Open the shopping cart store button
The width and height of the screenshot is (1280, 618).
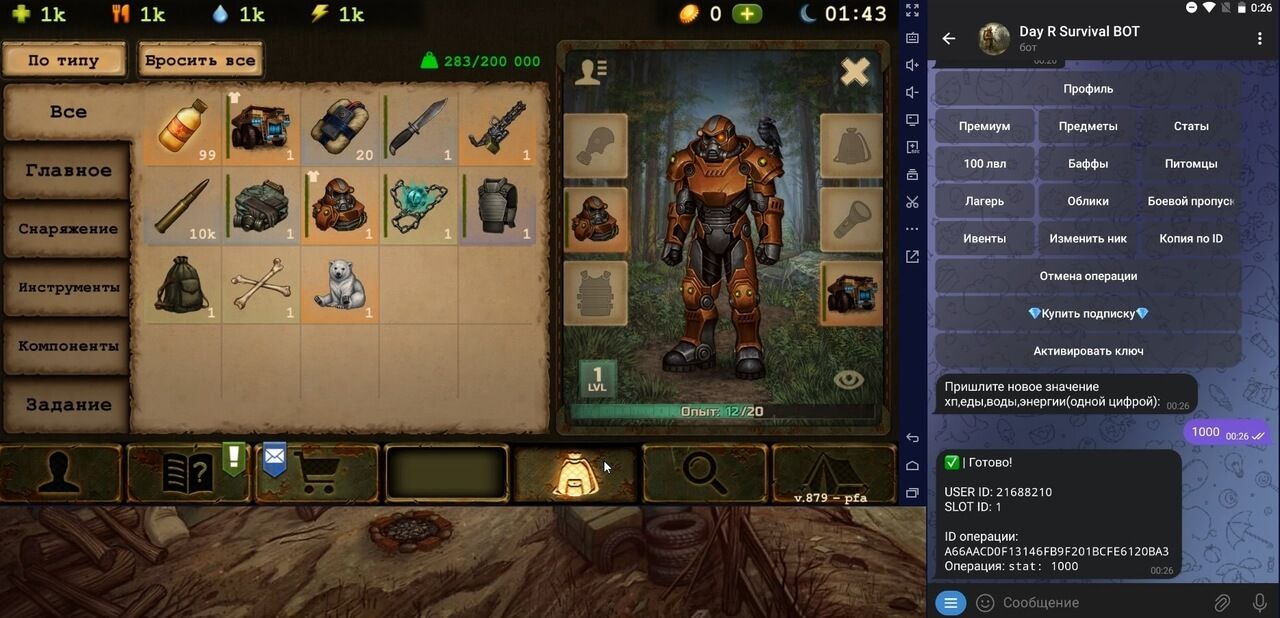coord(318,473)
